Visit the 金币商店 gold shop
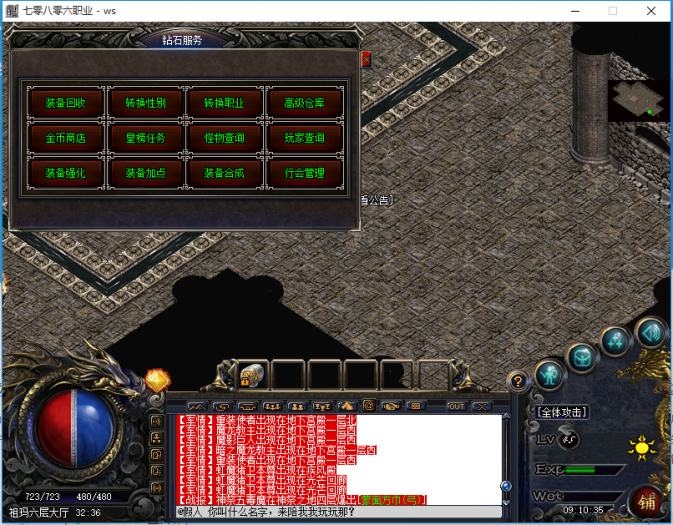 pos(65,137)
